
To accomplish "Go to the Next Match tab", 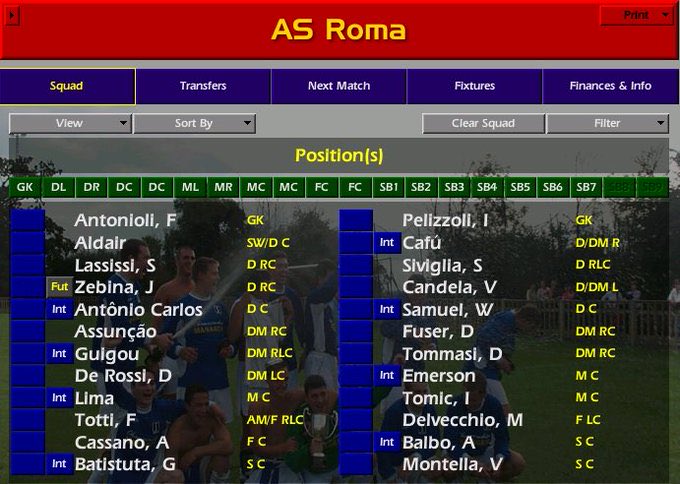I will pos(339,86).
